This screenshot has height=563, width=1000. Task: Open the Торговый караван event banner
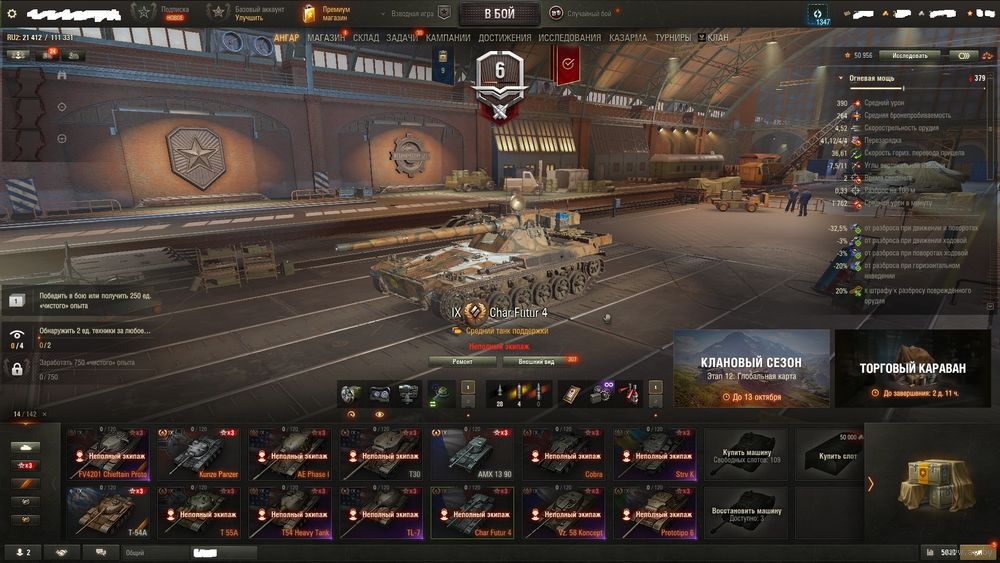click(913, 369)
